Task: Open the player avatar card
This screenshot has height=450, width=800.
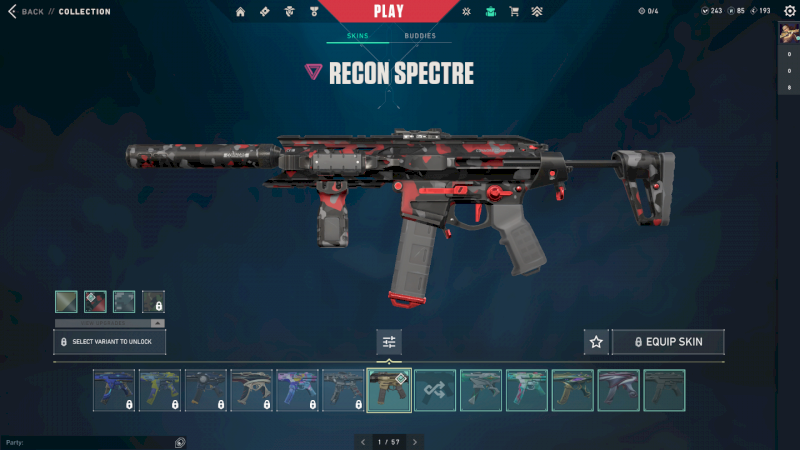Action: pyautogui.click(x=788, y=31)
